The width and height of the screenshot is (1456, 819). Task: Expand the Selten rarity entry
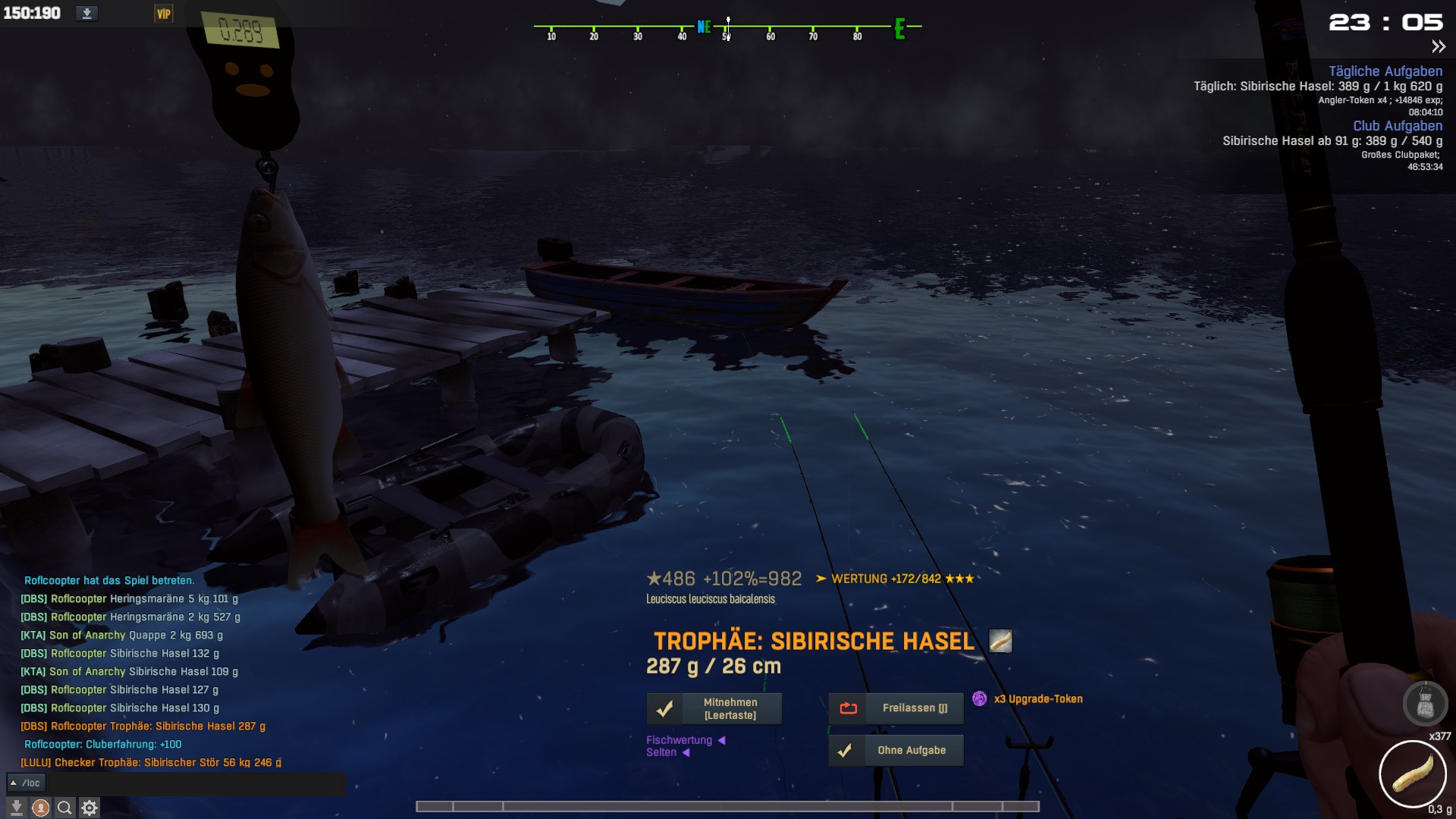667,752
